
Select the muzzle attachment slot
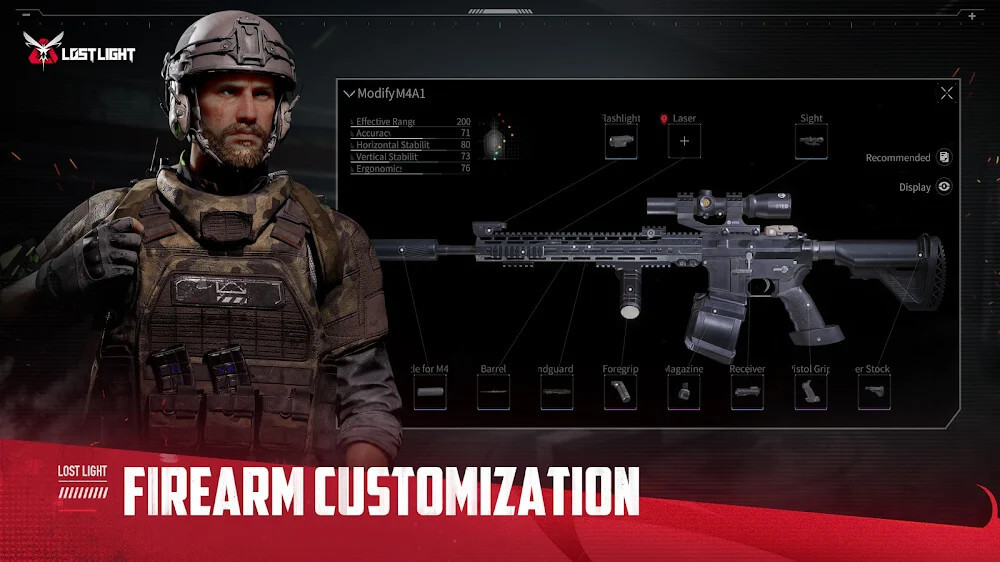point(430,392)
